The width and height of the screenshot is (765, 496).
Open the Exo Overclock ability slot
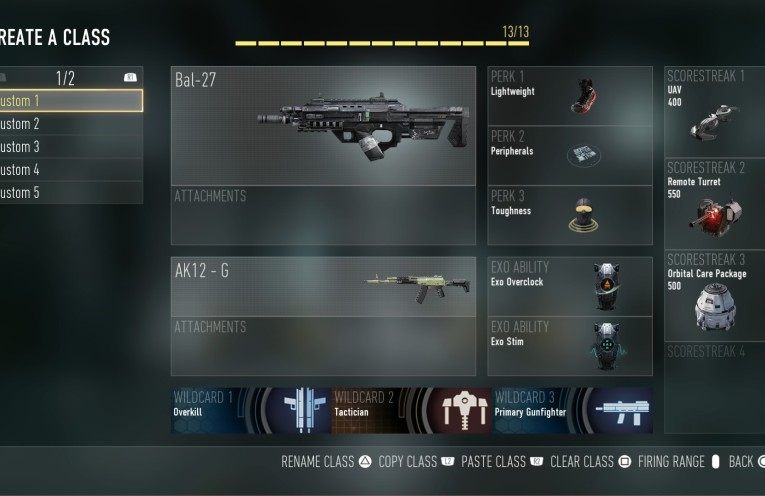[570, 287]
